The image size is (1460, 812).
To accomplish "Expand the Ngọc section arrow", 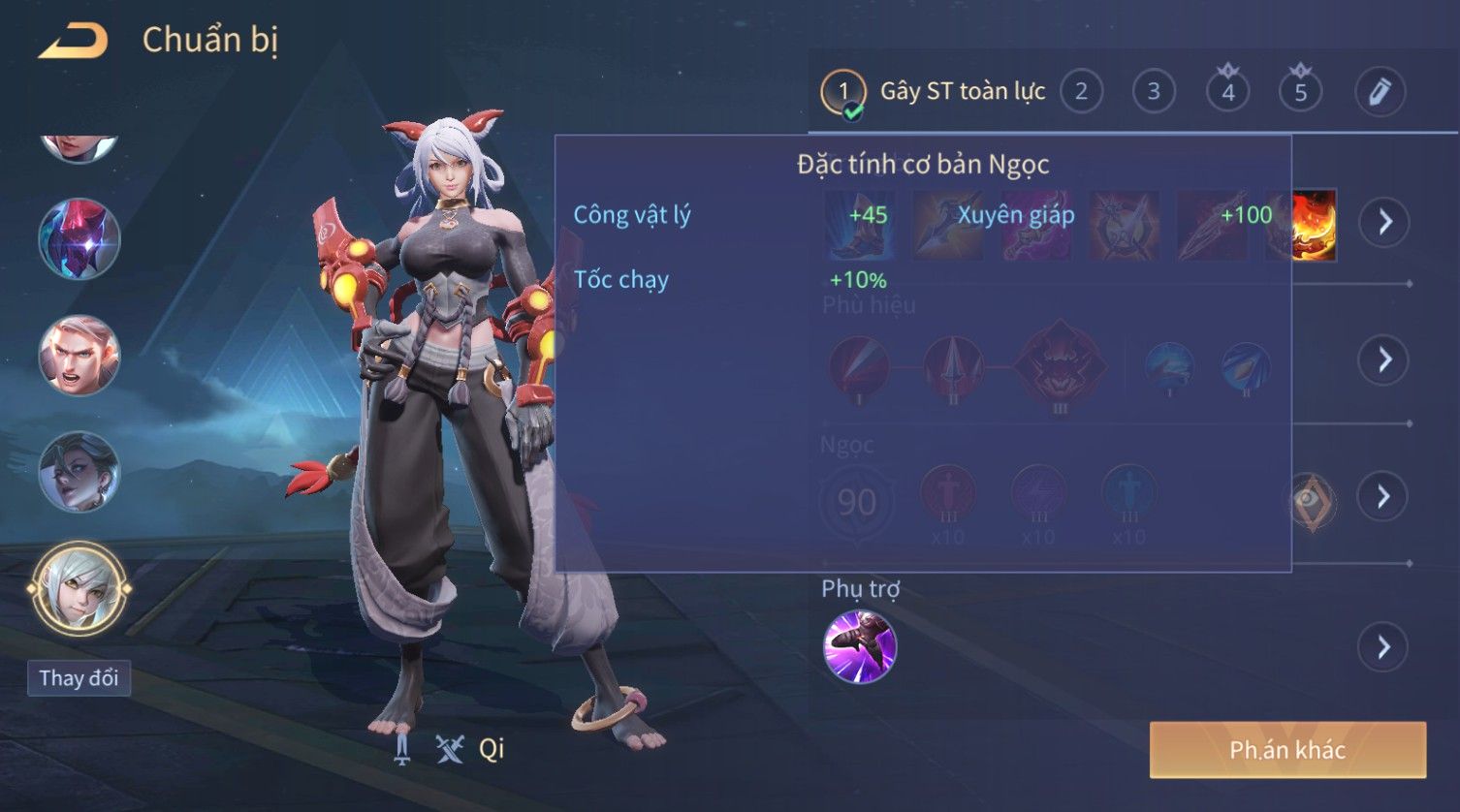I will (x=1383, y=496).
